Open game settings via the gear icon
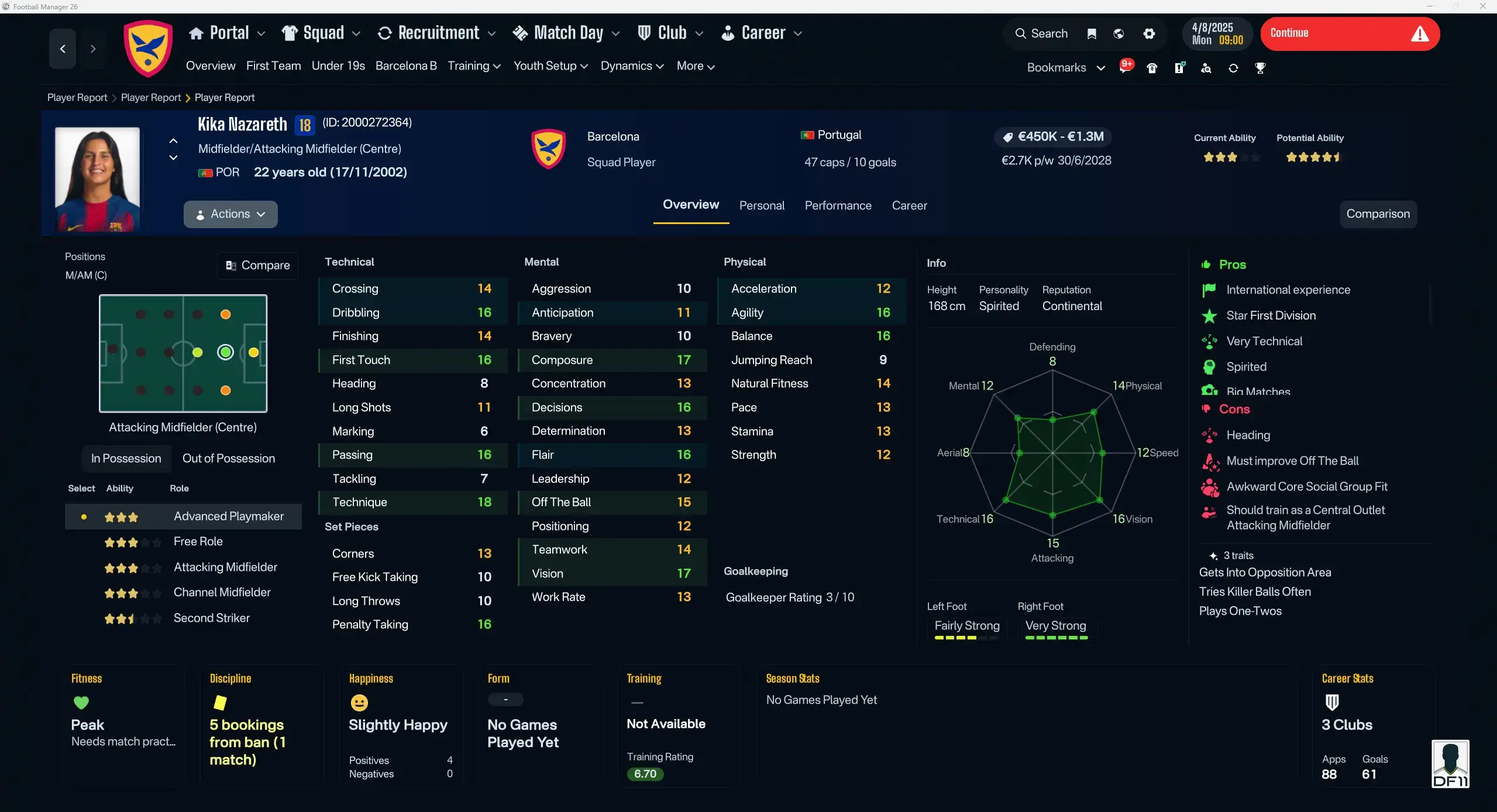This screenshot has width=1497, height=812. tap(1149, 34)
